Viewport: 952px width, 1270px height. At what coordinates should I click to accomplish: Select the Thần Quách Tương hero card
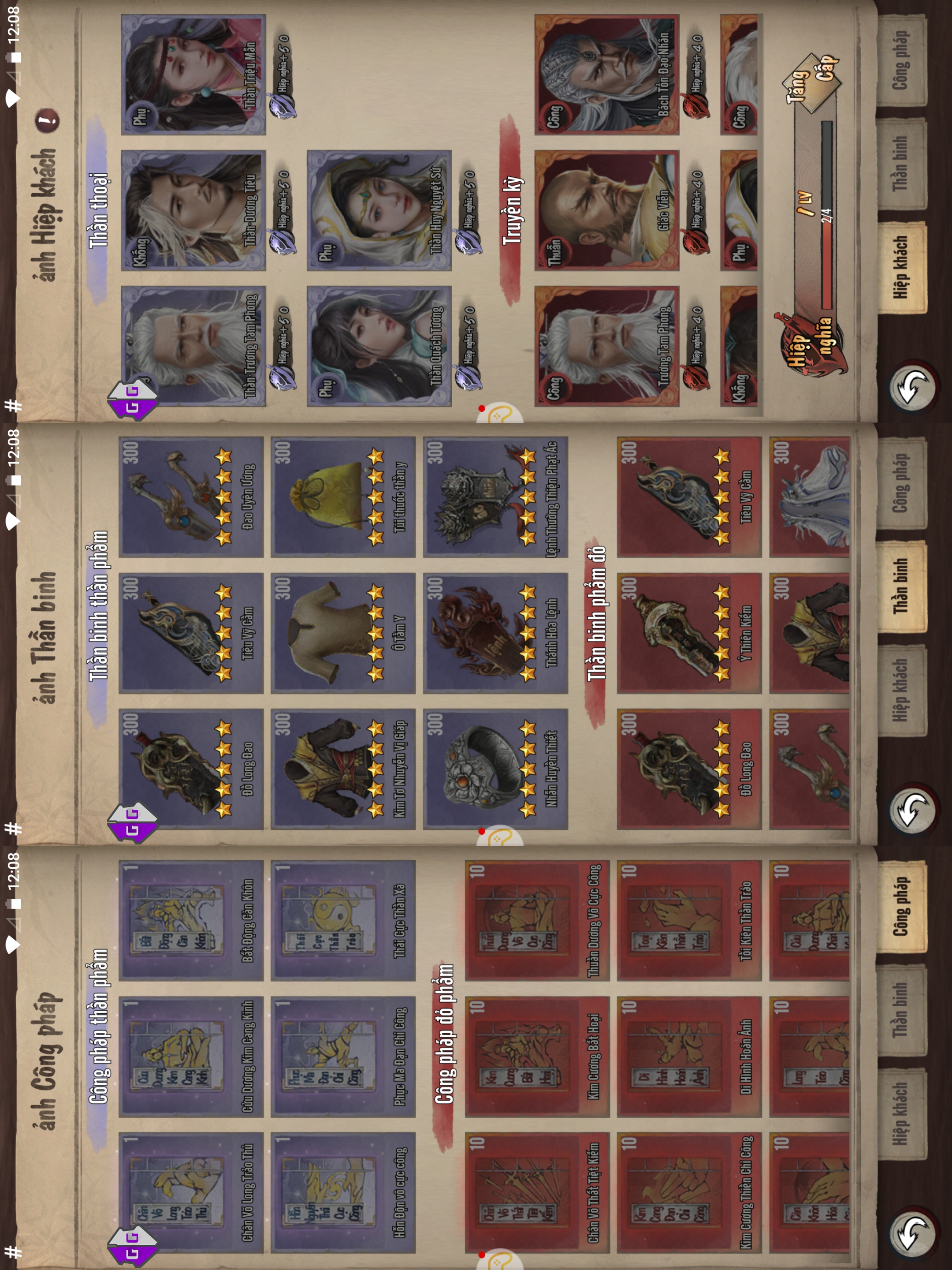click(x=379, y=346)
